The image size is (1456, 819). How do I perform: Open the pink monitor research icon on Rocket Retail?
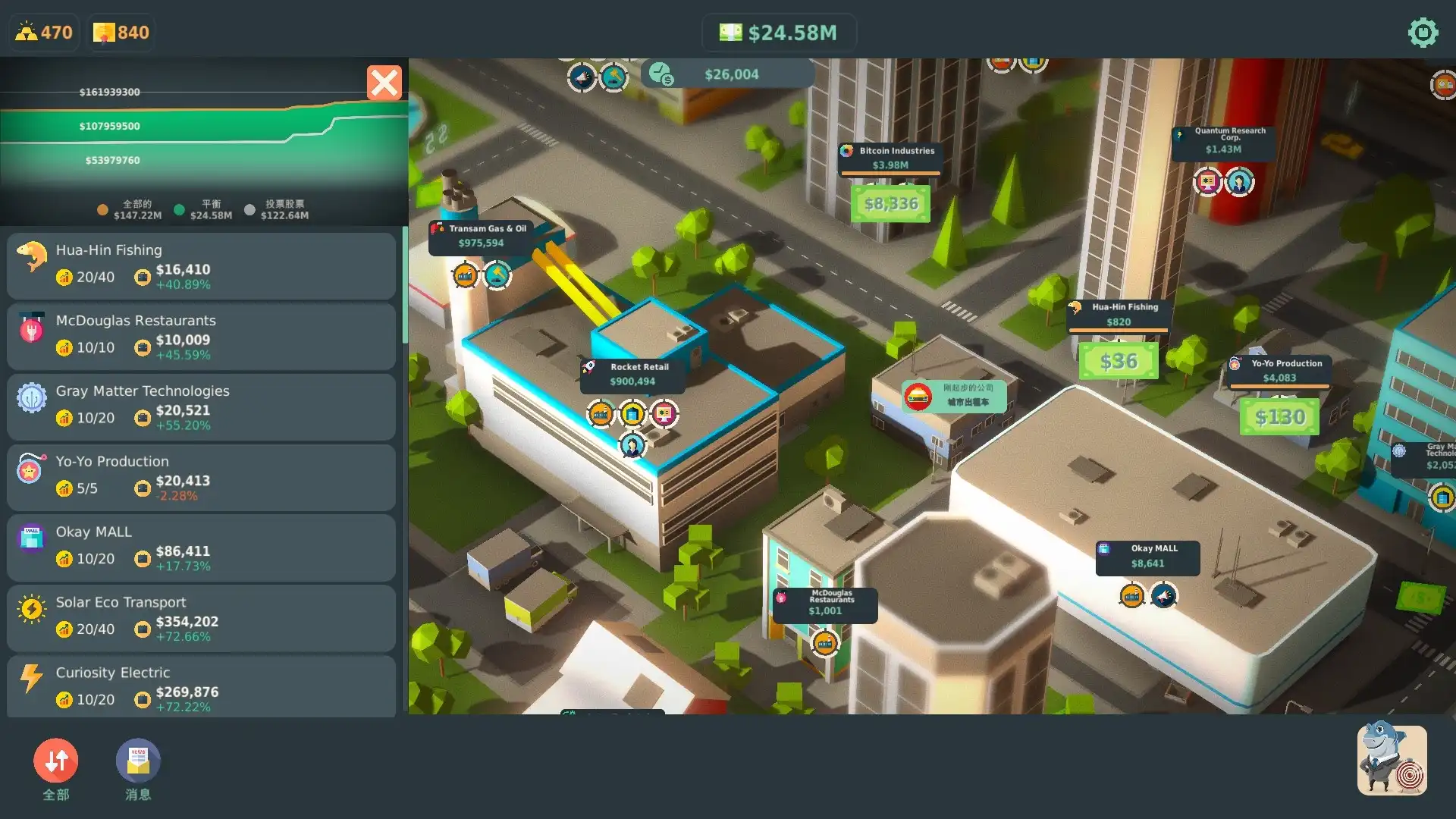pos(664,415)
